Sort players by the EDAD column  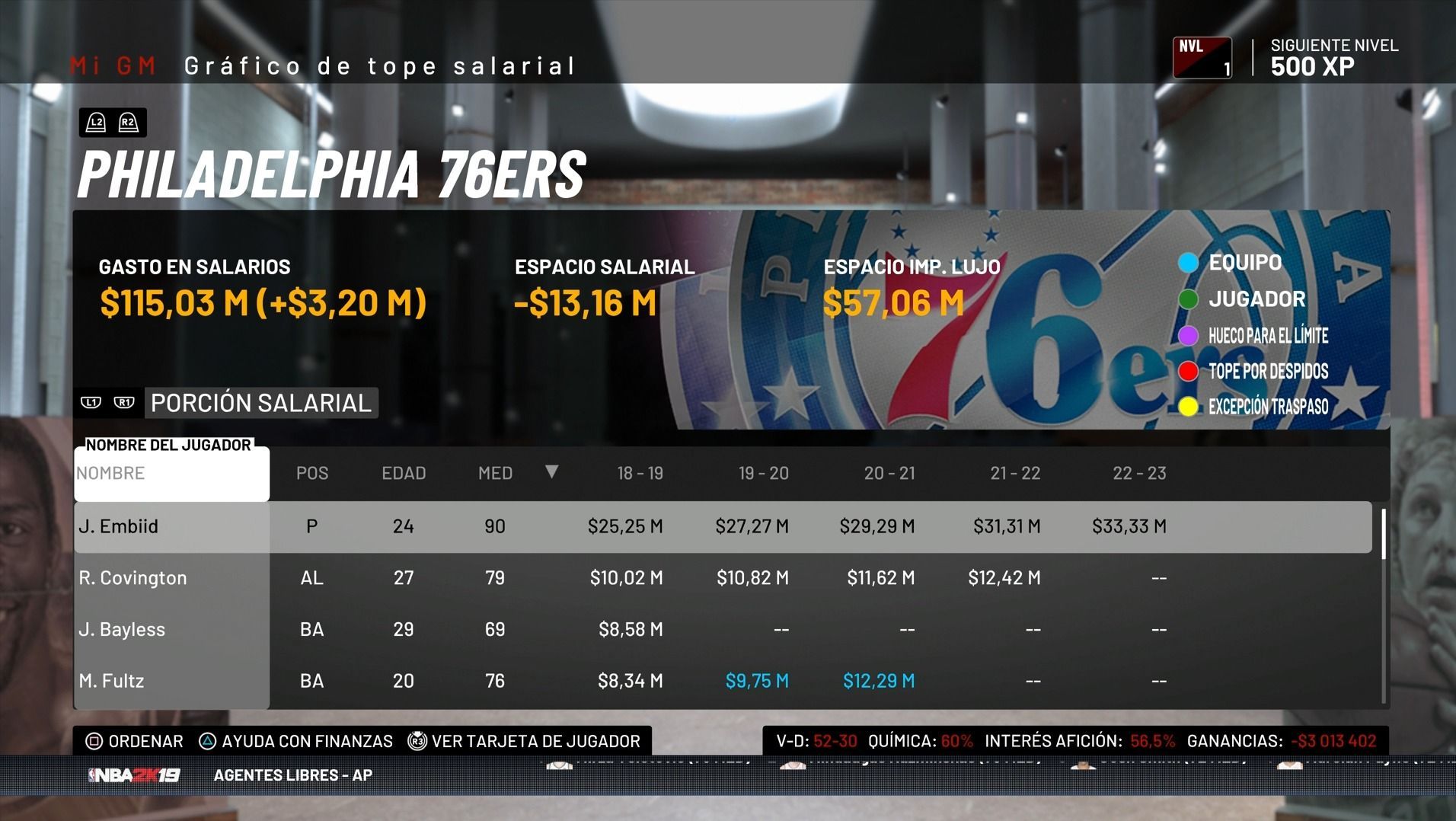pyautogui.click(x=404, y=474)
